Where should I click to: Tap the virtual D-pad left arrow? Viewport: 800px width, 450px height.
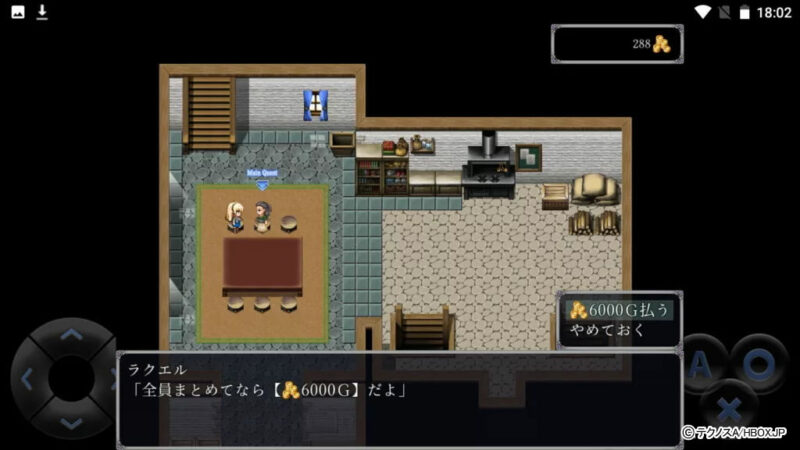point(27,379)
